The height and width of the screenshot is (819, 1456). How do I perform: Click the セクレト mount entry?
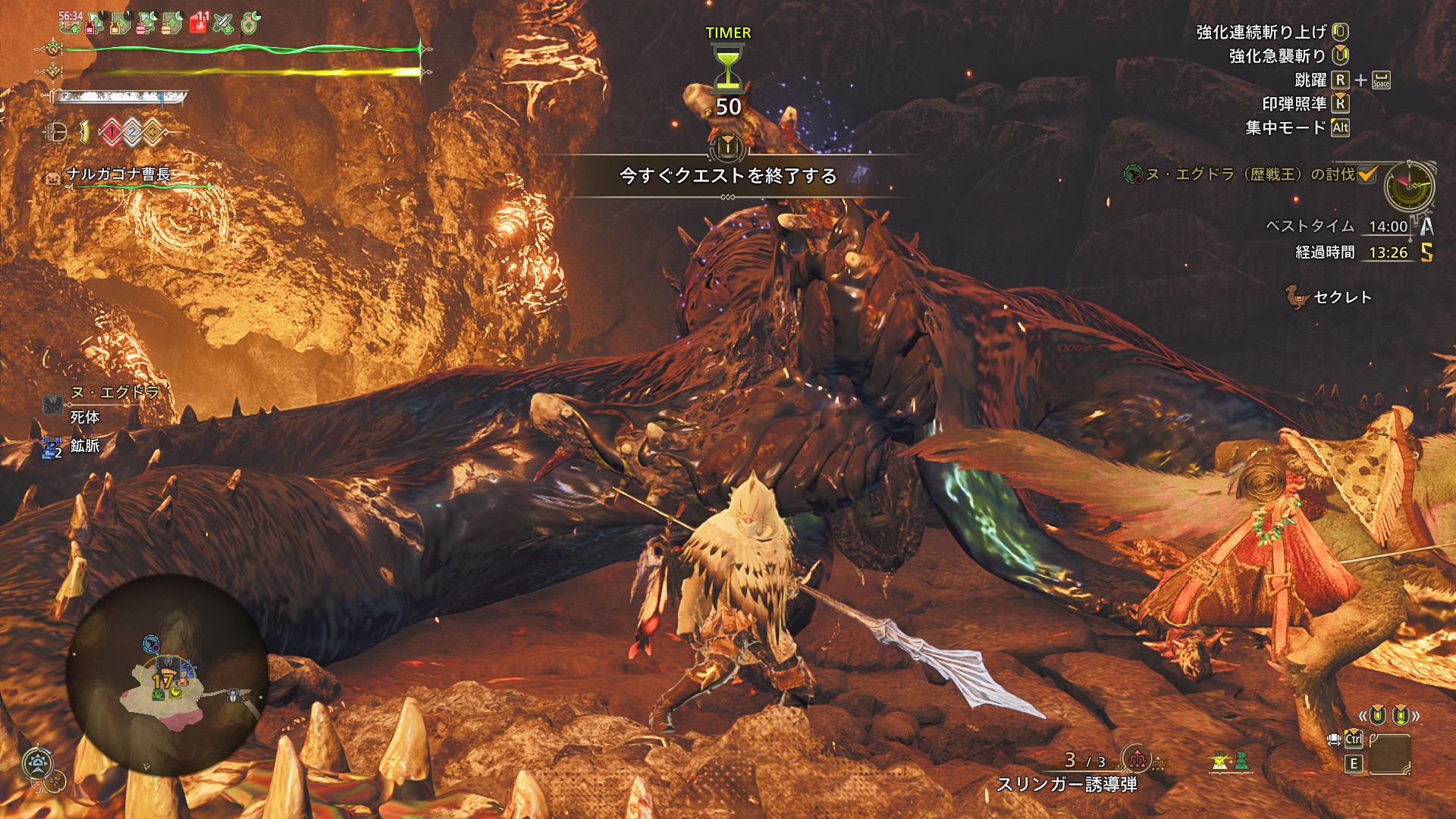point(1341,297)
